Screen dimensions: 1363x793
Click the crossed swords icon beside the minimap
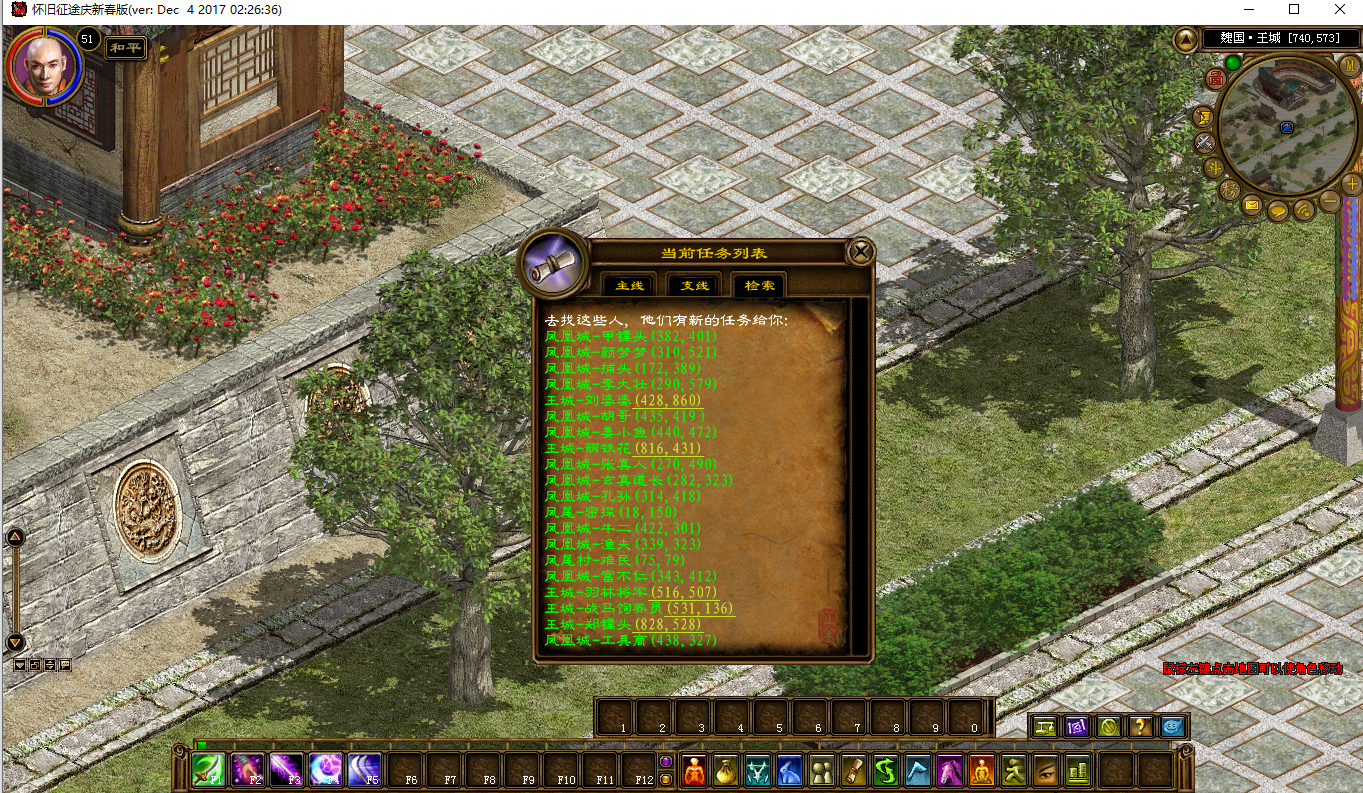(1206, 142)
